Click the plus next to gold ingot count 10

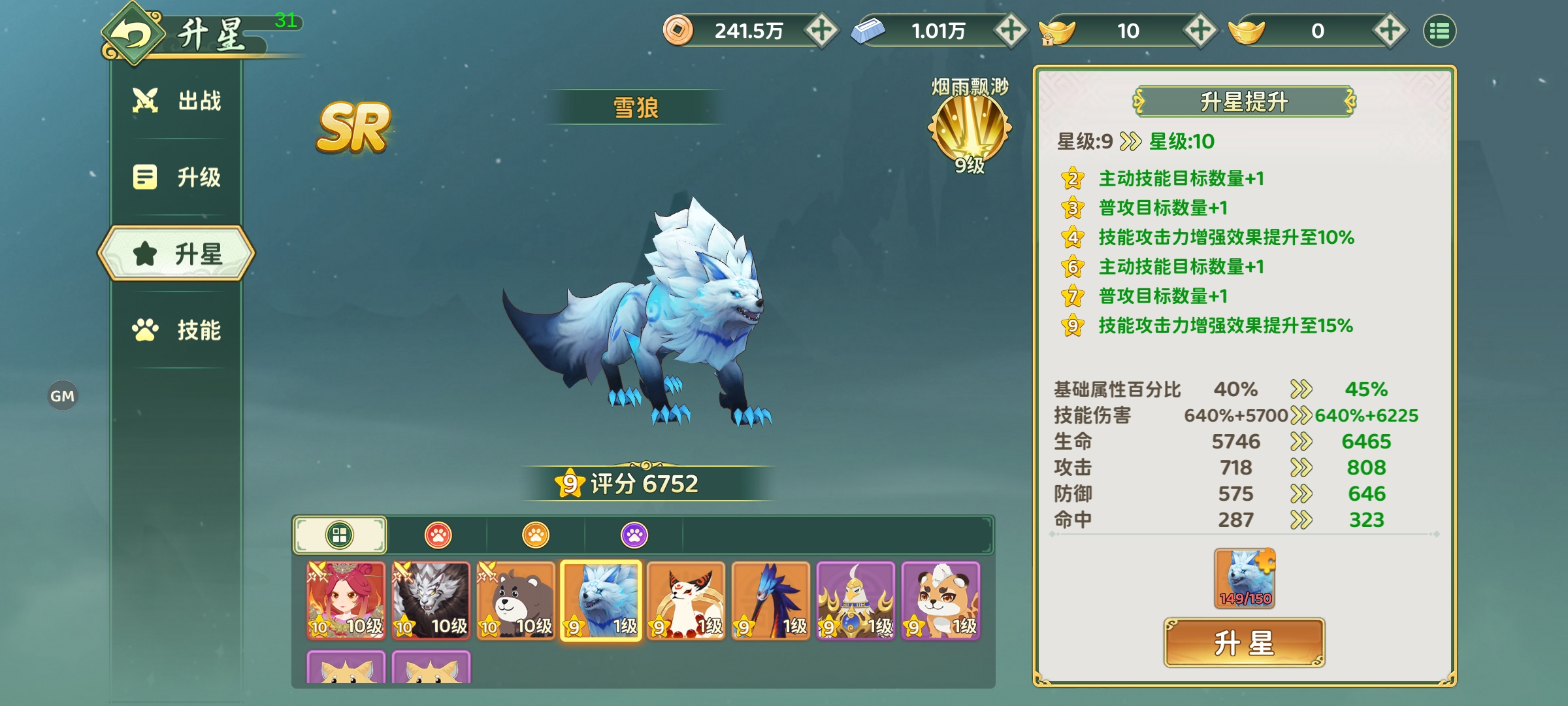pyautogui.click(x=1203, y=30)
